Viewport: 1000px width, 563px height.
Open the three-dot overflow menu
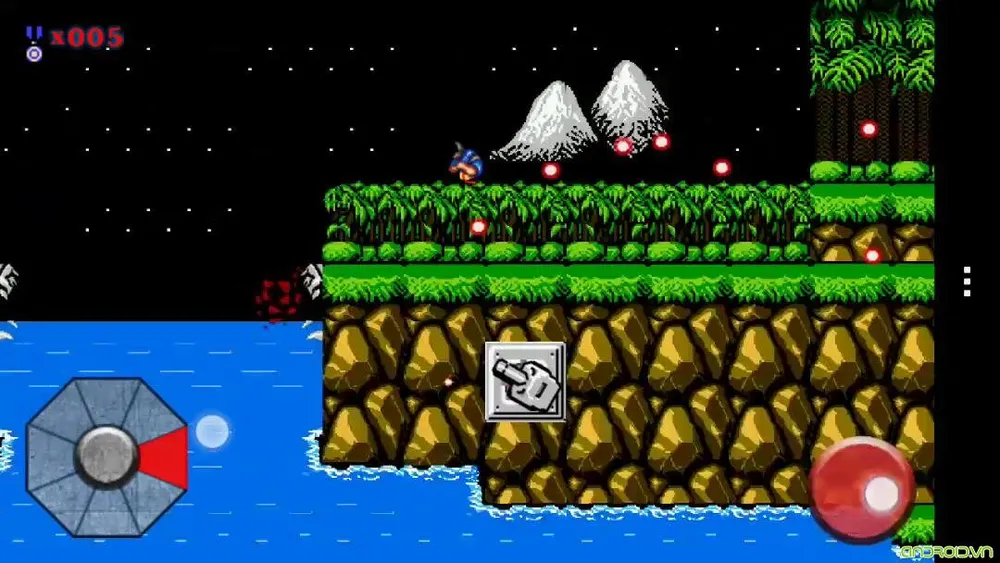point(967,281)
